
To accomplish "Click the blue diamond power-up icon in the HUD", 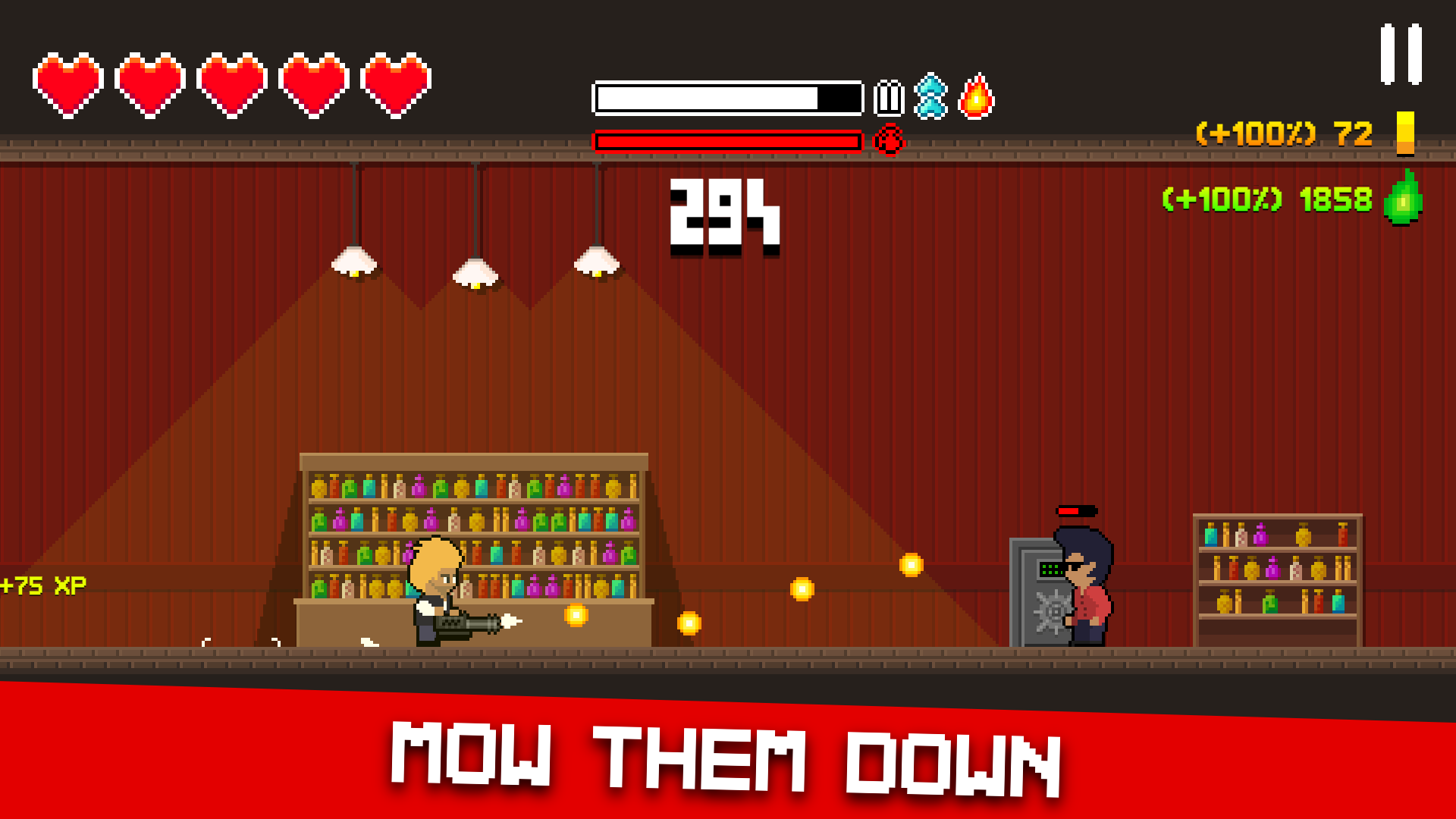I will (931, 96).
